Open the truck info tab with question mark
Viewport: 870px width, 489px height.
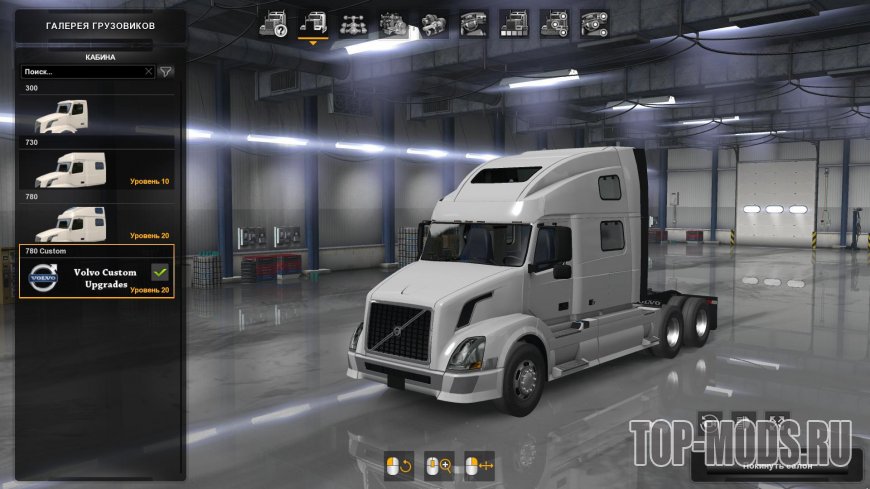point(274,23)
